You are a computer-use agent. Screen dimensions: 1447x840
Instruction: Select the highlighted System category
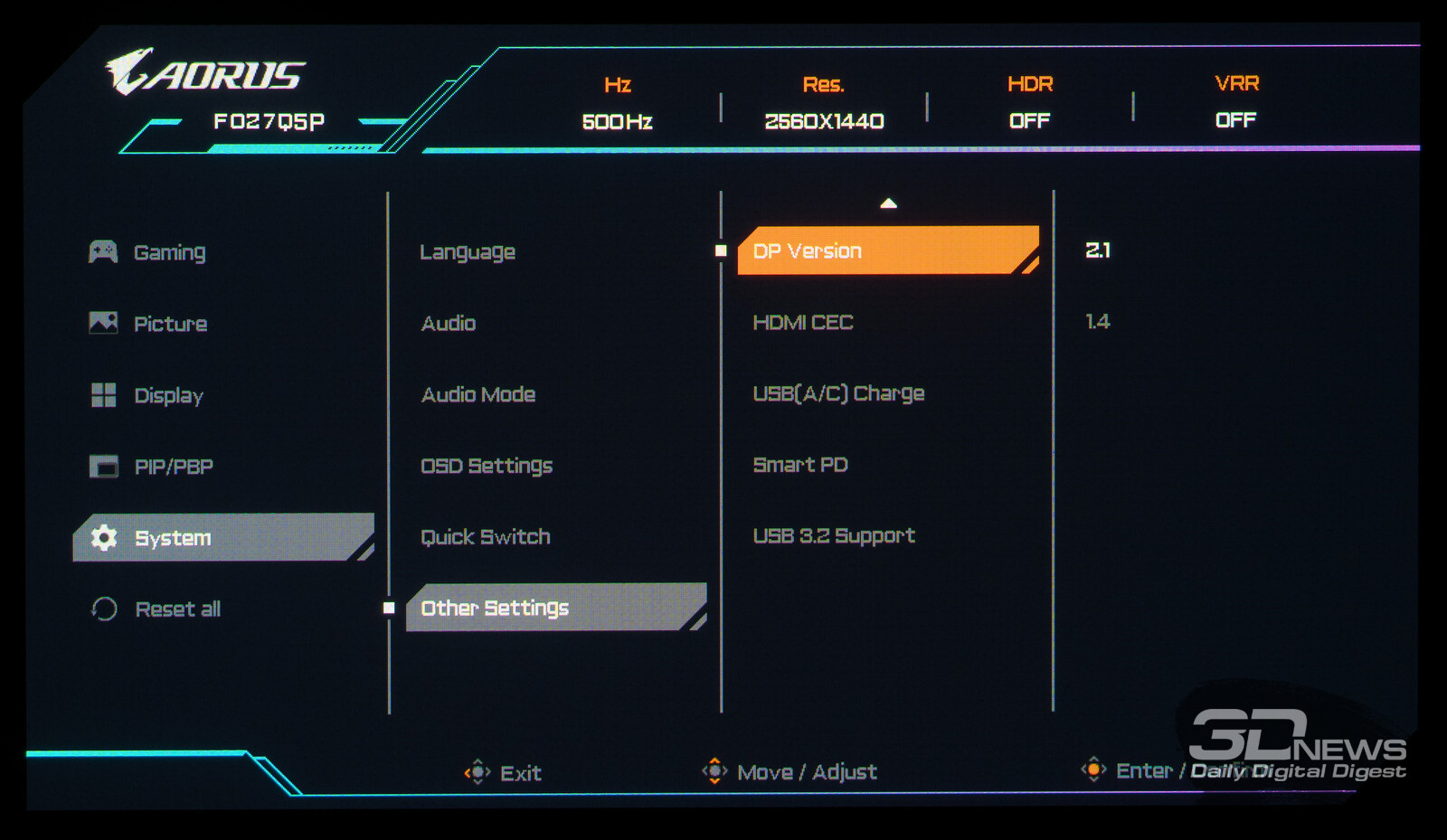pos(222,538)
